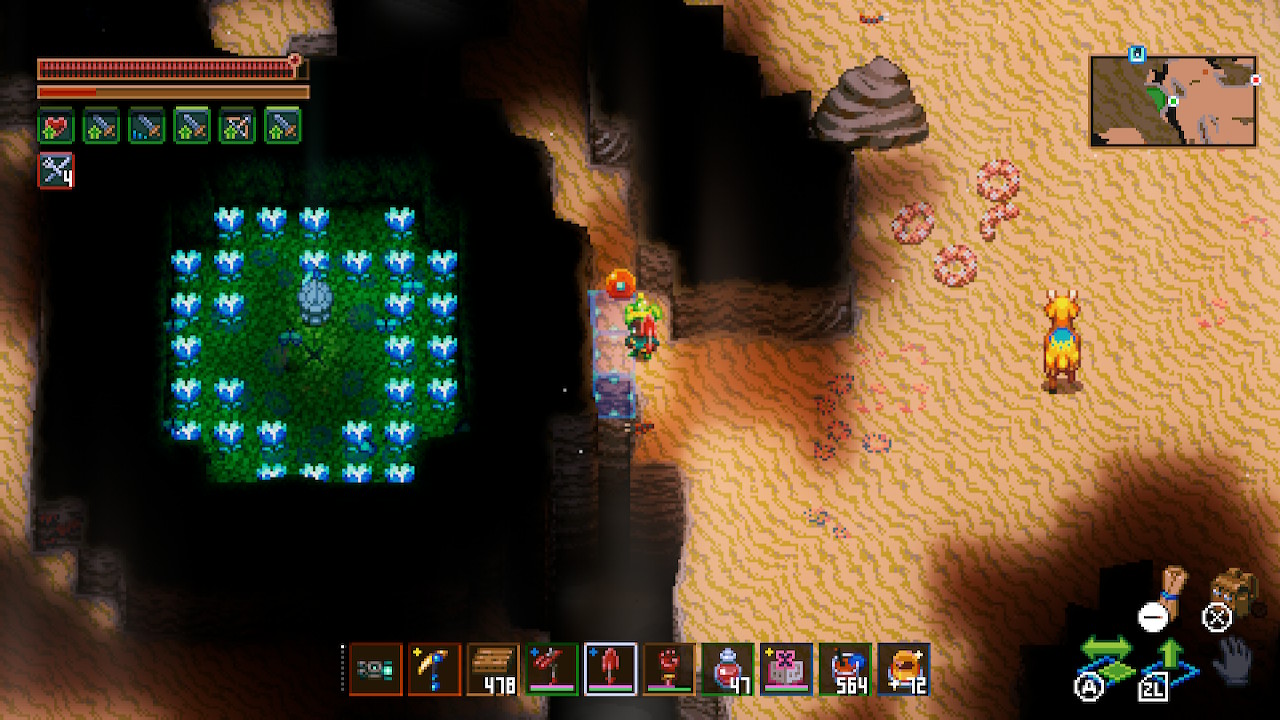Select the first hotbar slot with the green device
The width and height of the screenshot is (1280, 720).
pyautogui.click(x=375, y=669)
